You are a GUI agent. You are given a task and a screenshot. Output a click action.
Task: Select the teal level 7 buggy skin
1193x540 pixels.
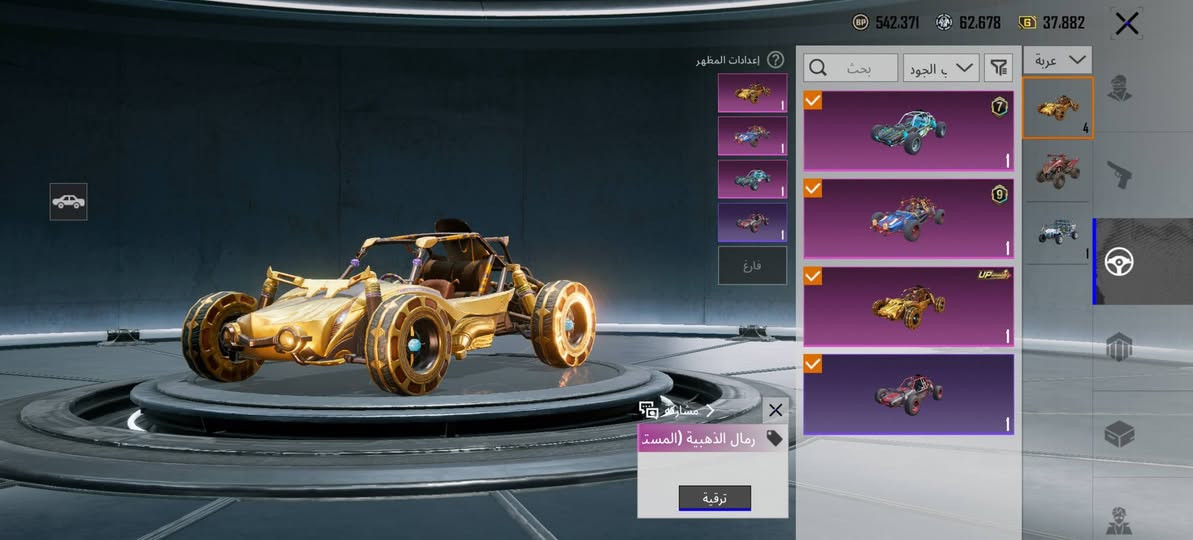[x=908, y=131]
